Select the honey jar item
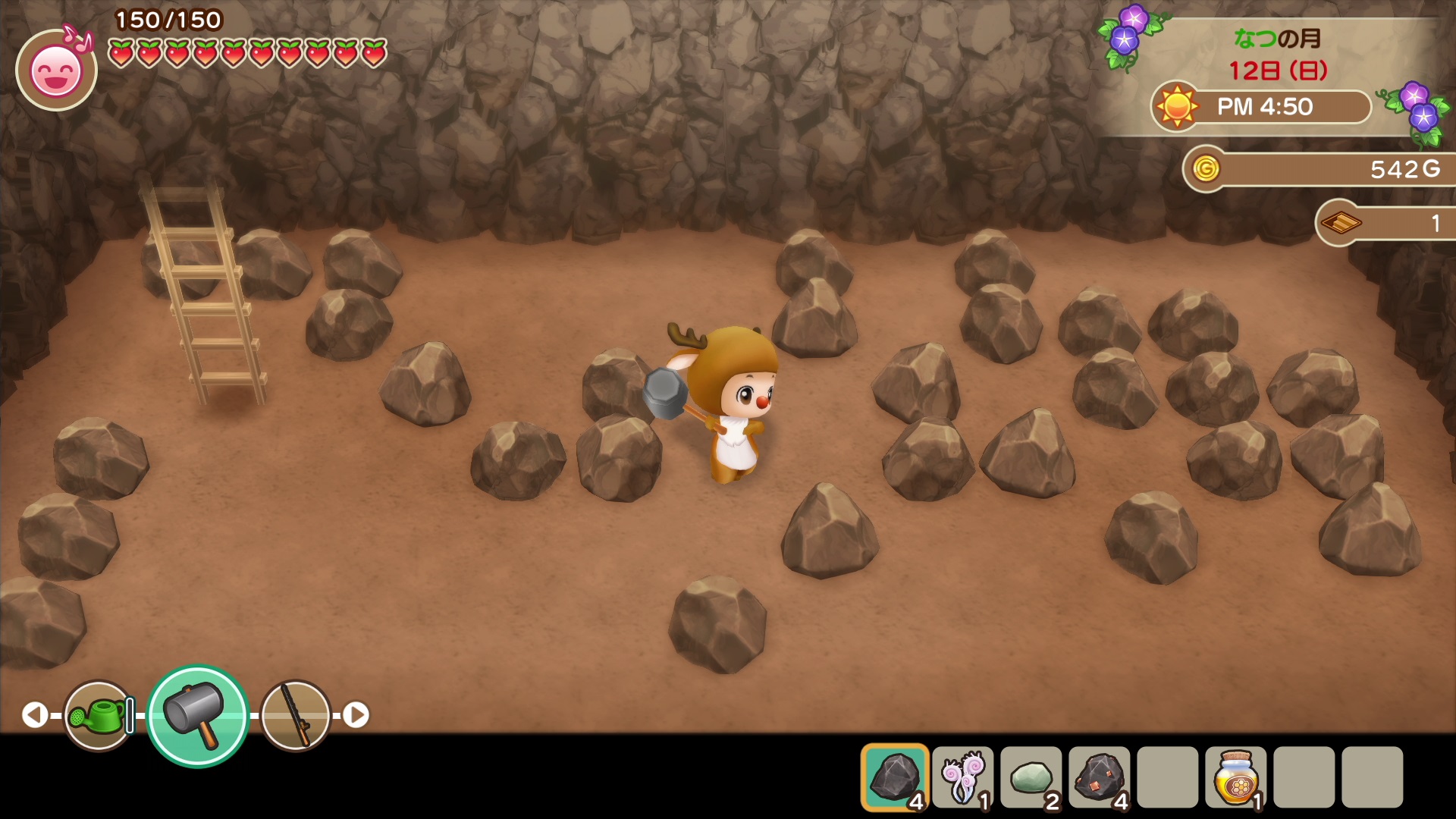 (x=1236, y=777)
